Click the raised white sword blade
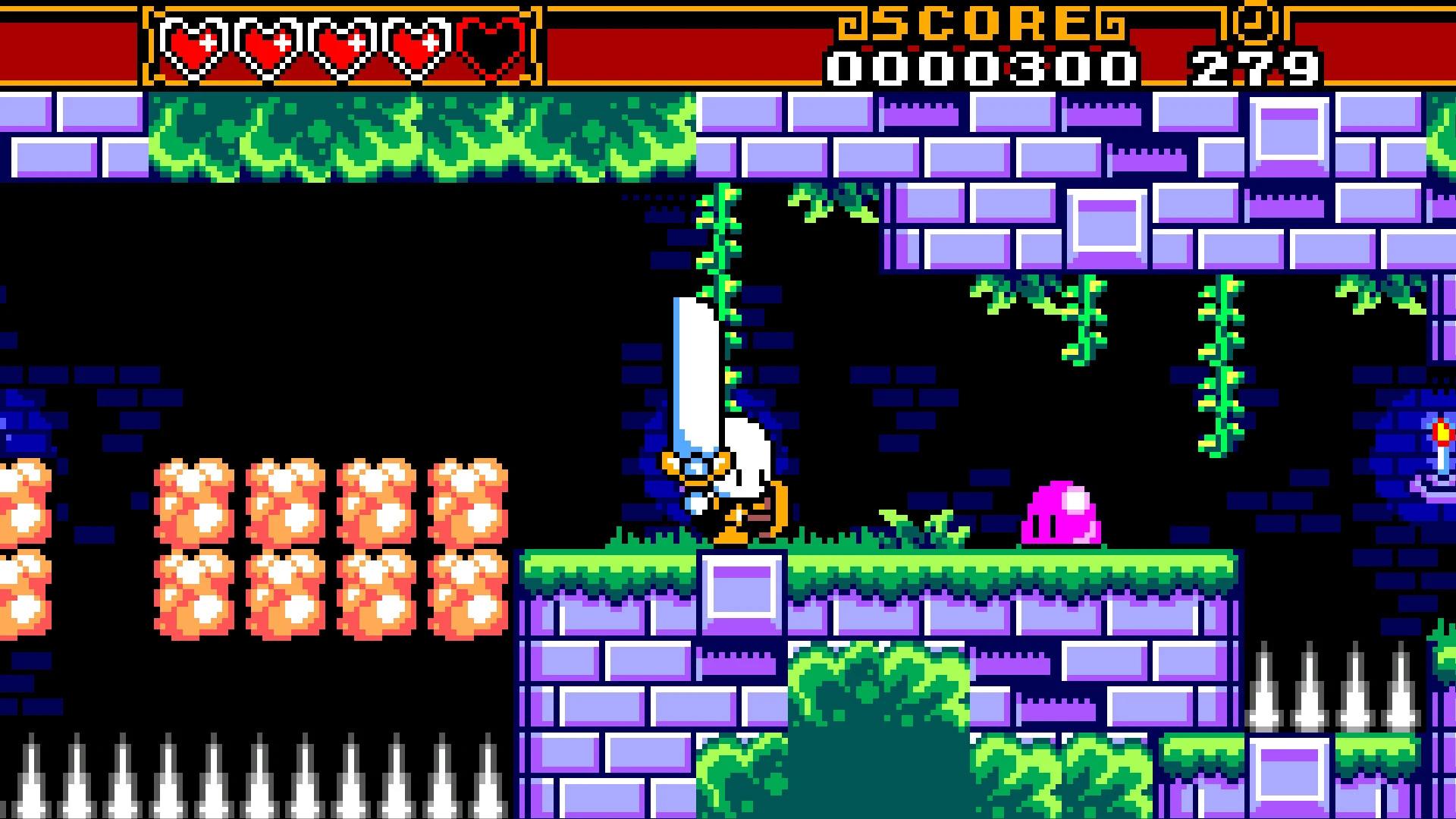The image size is (1456, 819). point(694,364)
